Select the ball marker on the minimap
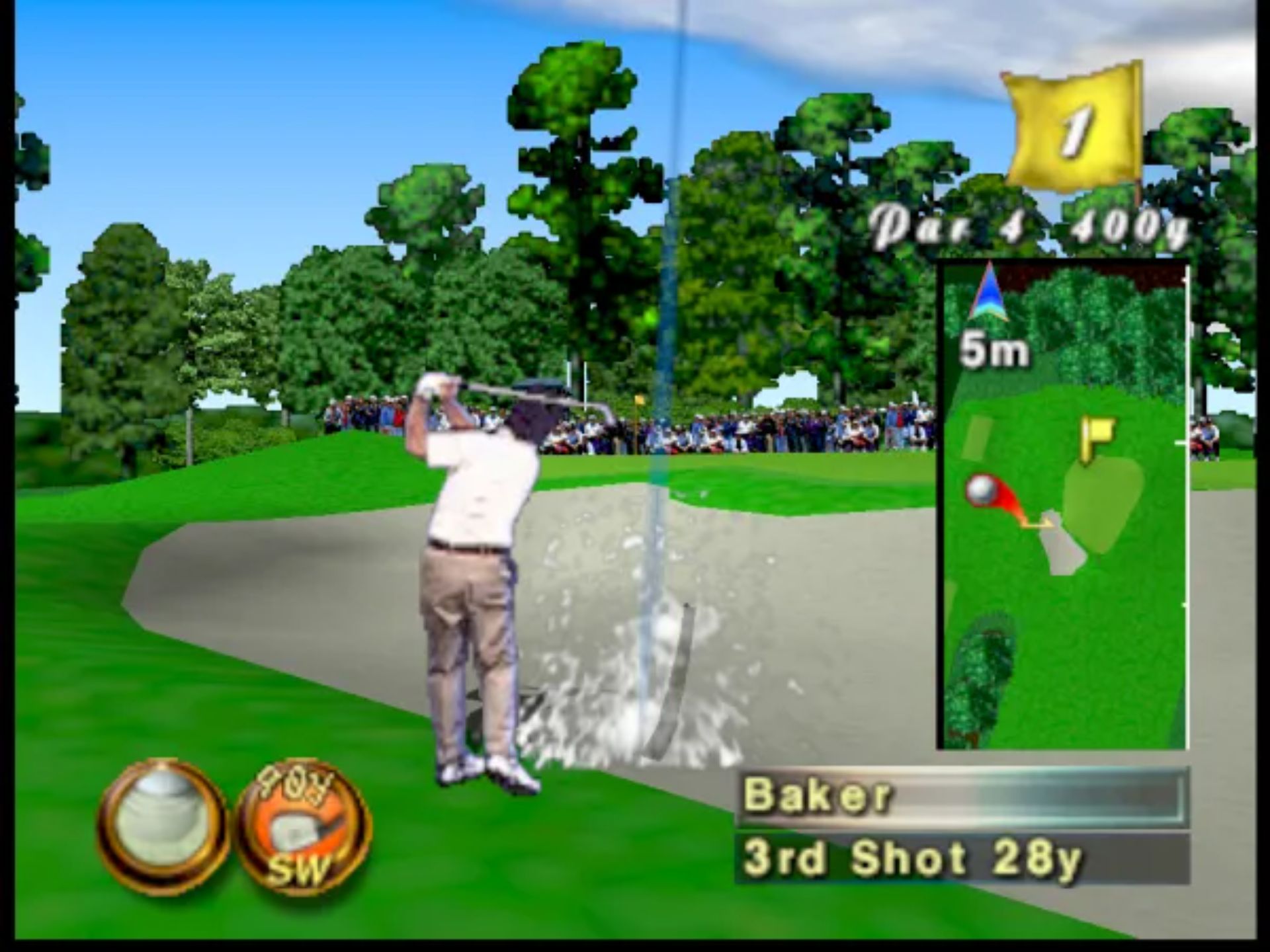This screenshot has width=1270, height=952. tap(980, 491)
